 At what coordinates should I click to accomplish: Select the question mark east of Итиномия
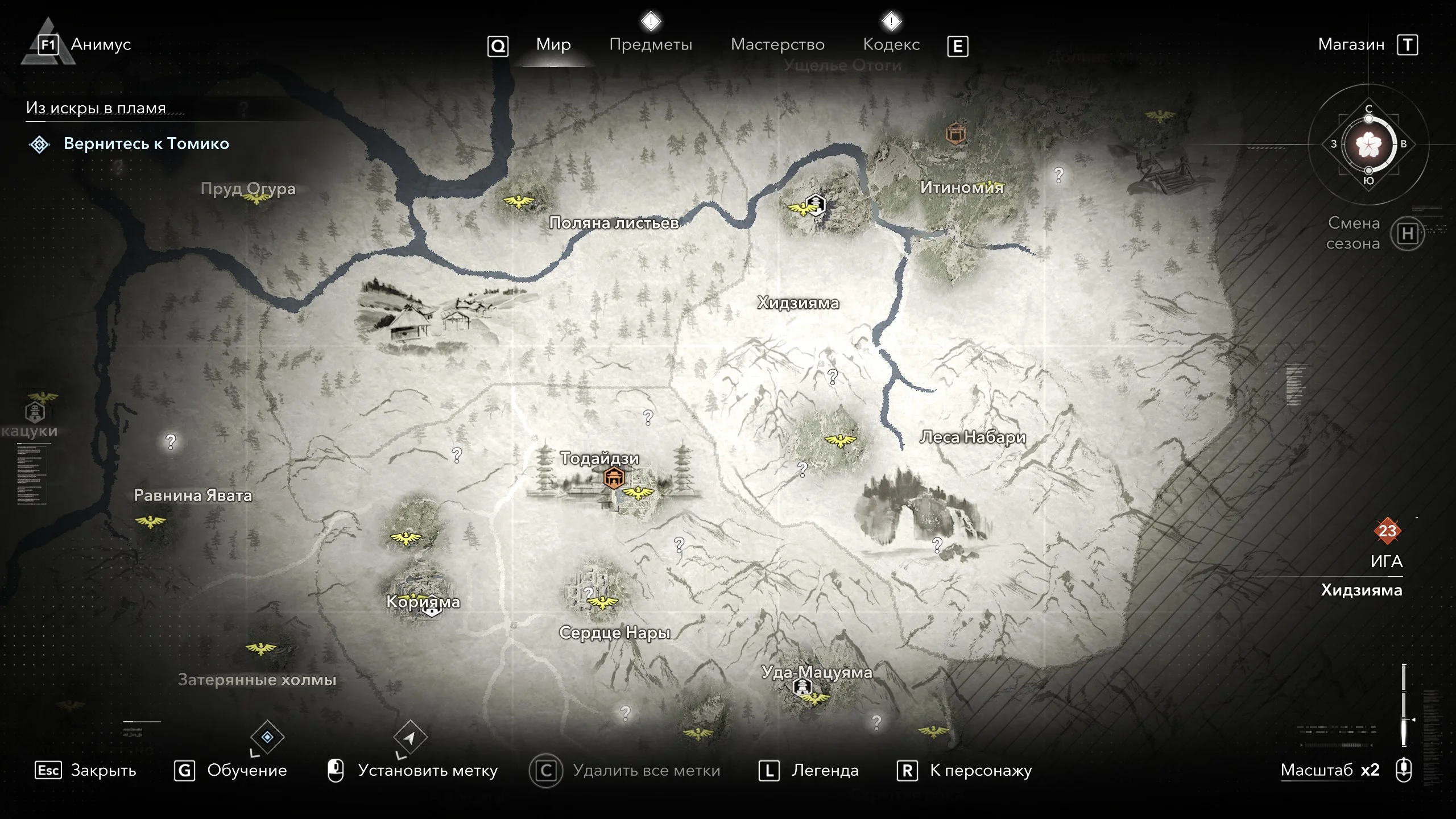[x=1058, y=175]
